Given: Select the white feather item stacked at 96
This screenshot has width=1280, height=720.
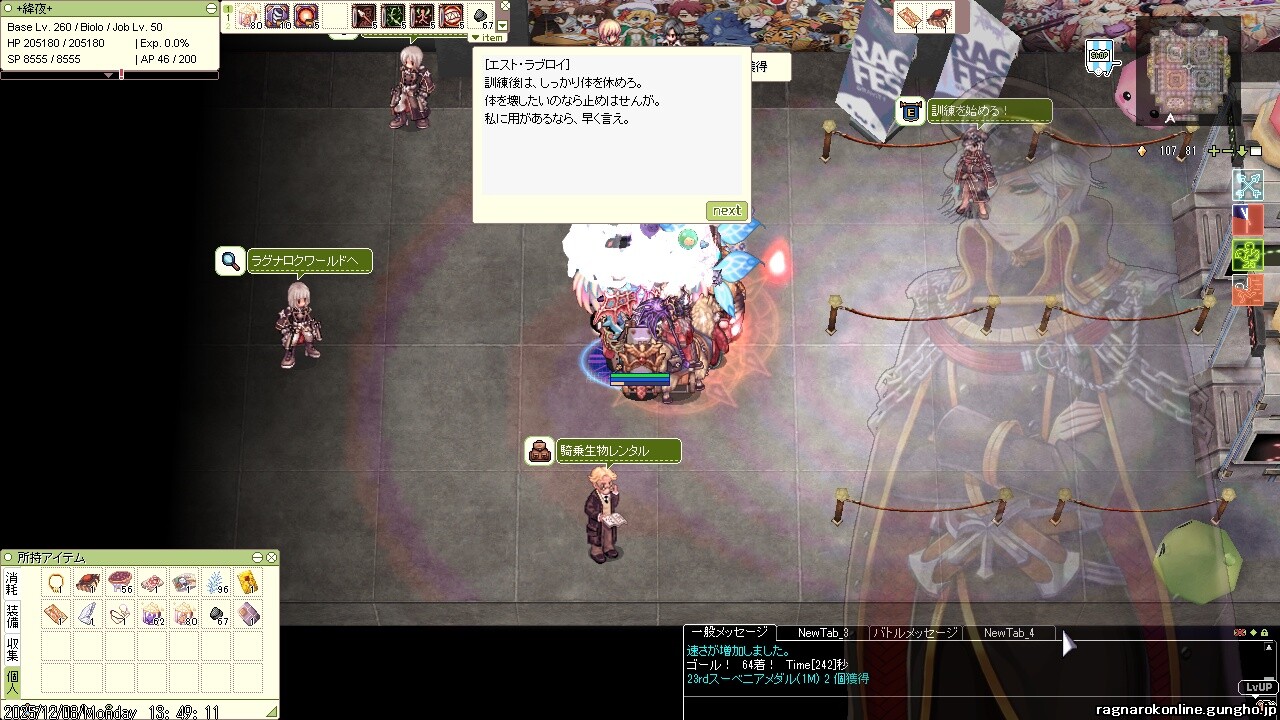Looking at the screenshot, I should tap(217, 583).
